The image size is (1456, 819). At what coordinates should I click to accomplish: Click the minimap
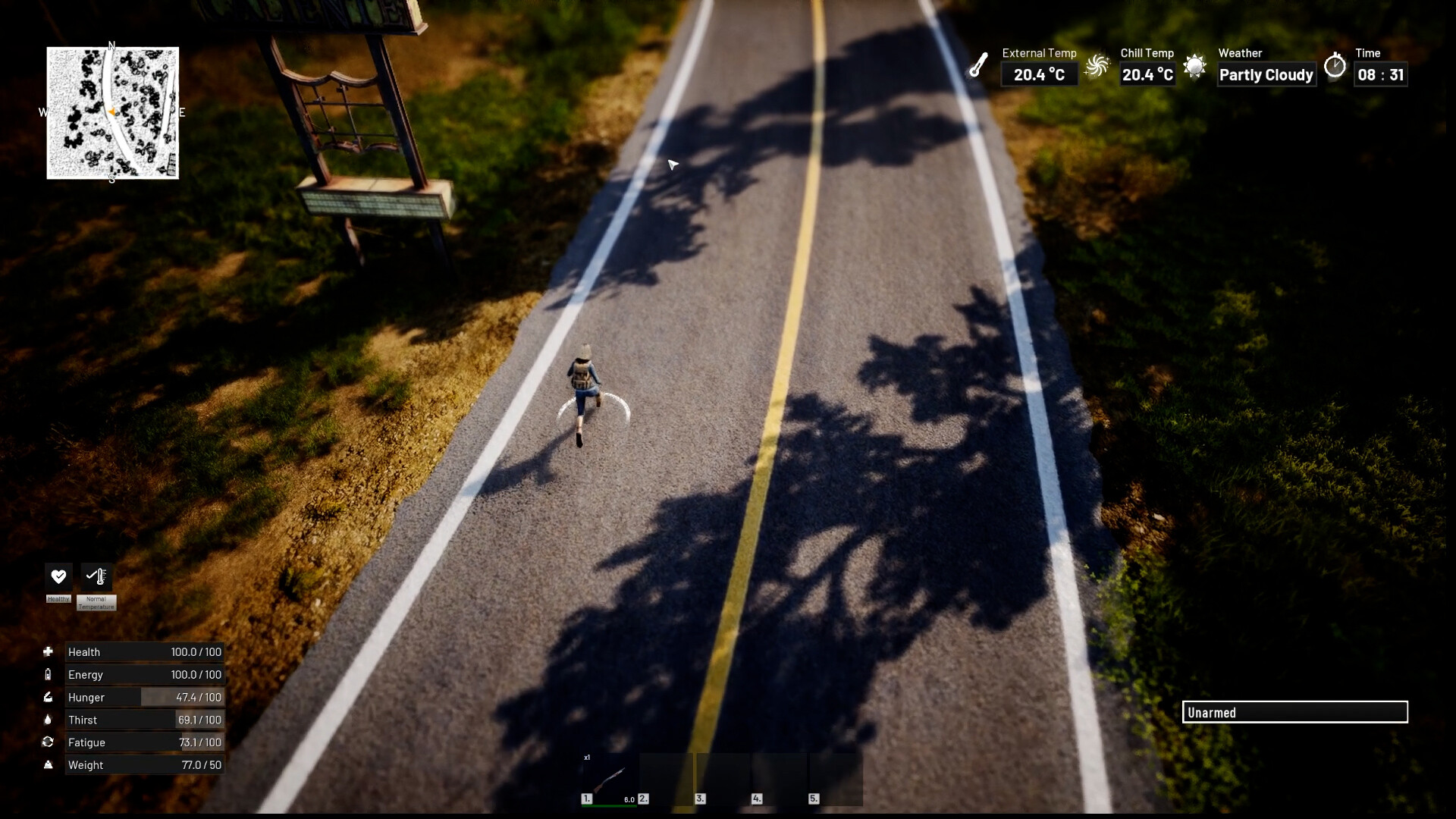point(113,113)
